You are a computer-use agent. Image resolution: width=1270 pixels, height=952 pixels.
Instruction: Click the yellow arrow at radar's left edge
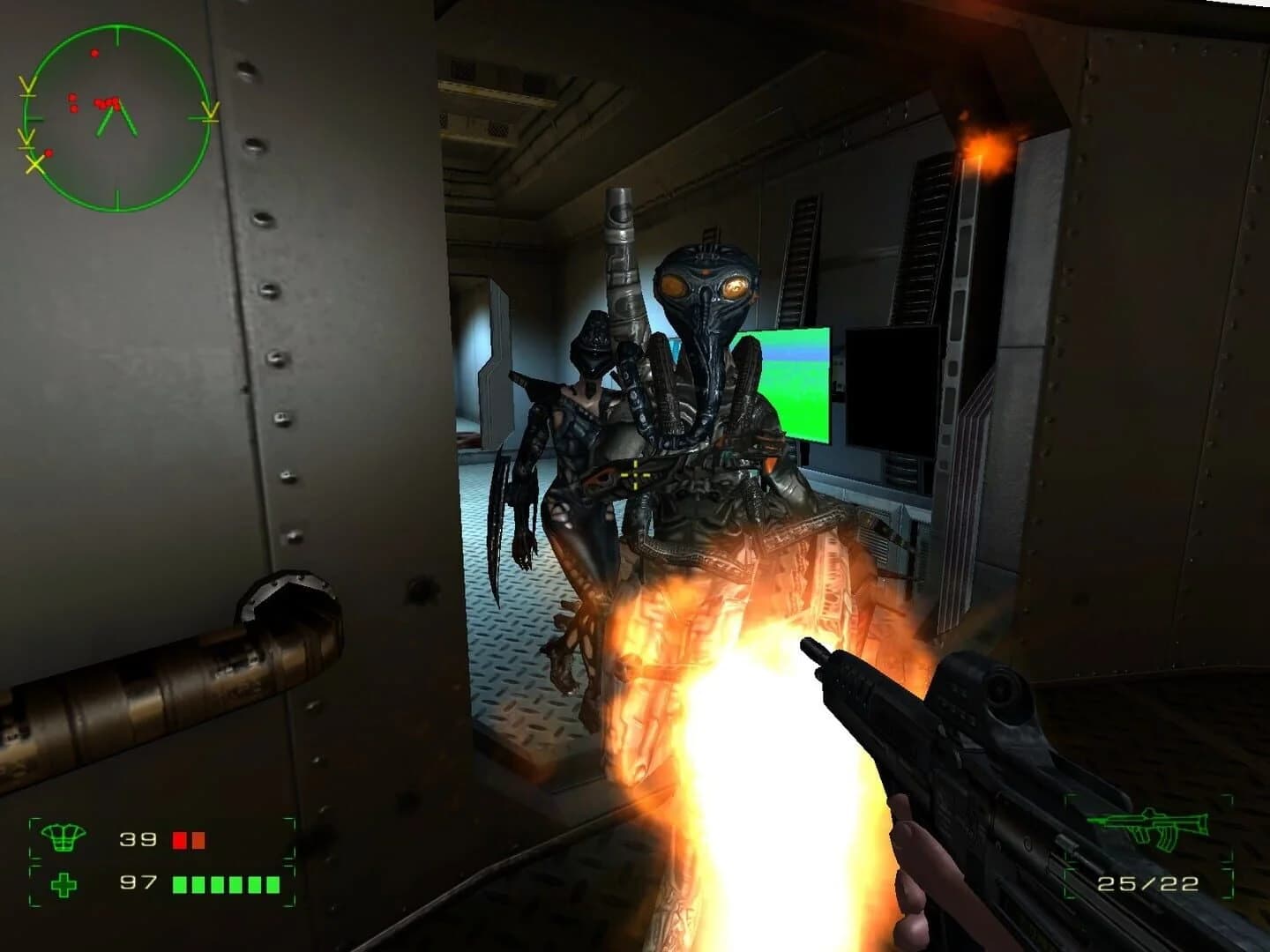[x=26, y=138]
